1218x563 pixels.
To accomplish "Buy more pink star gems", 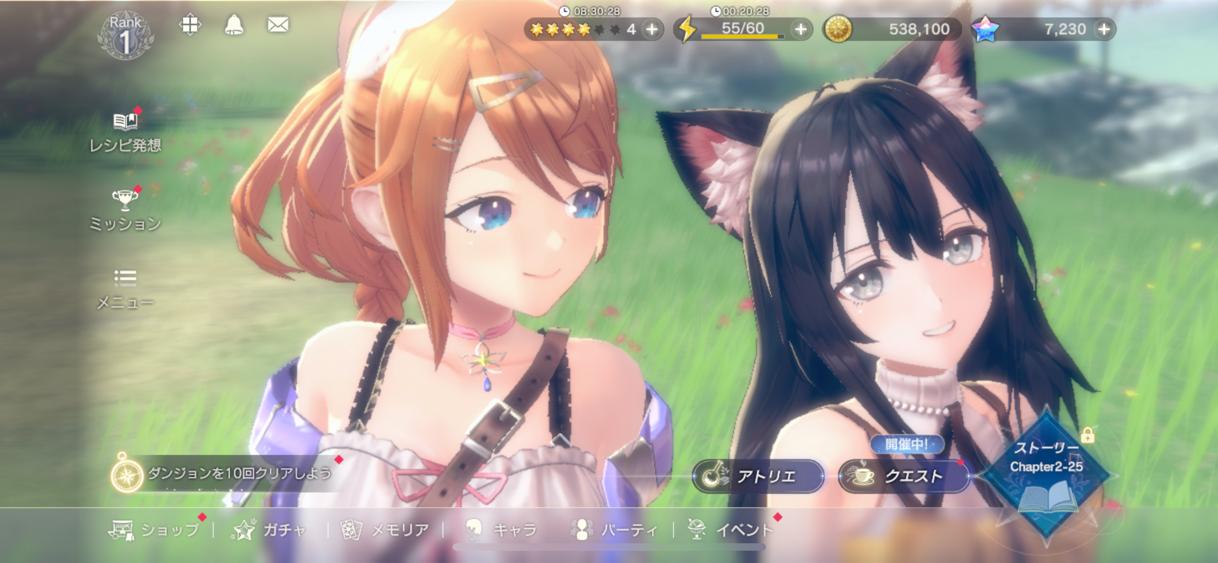I will click(x=1104, y=29).
